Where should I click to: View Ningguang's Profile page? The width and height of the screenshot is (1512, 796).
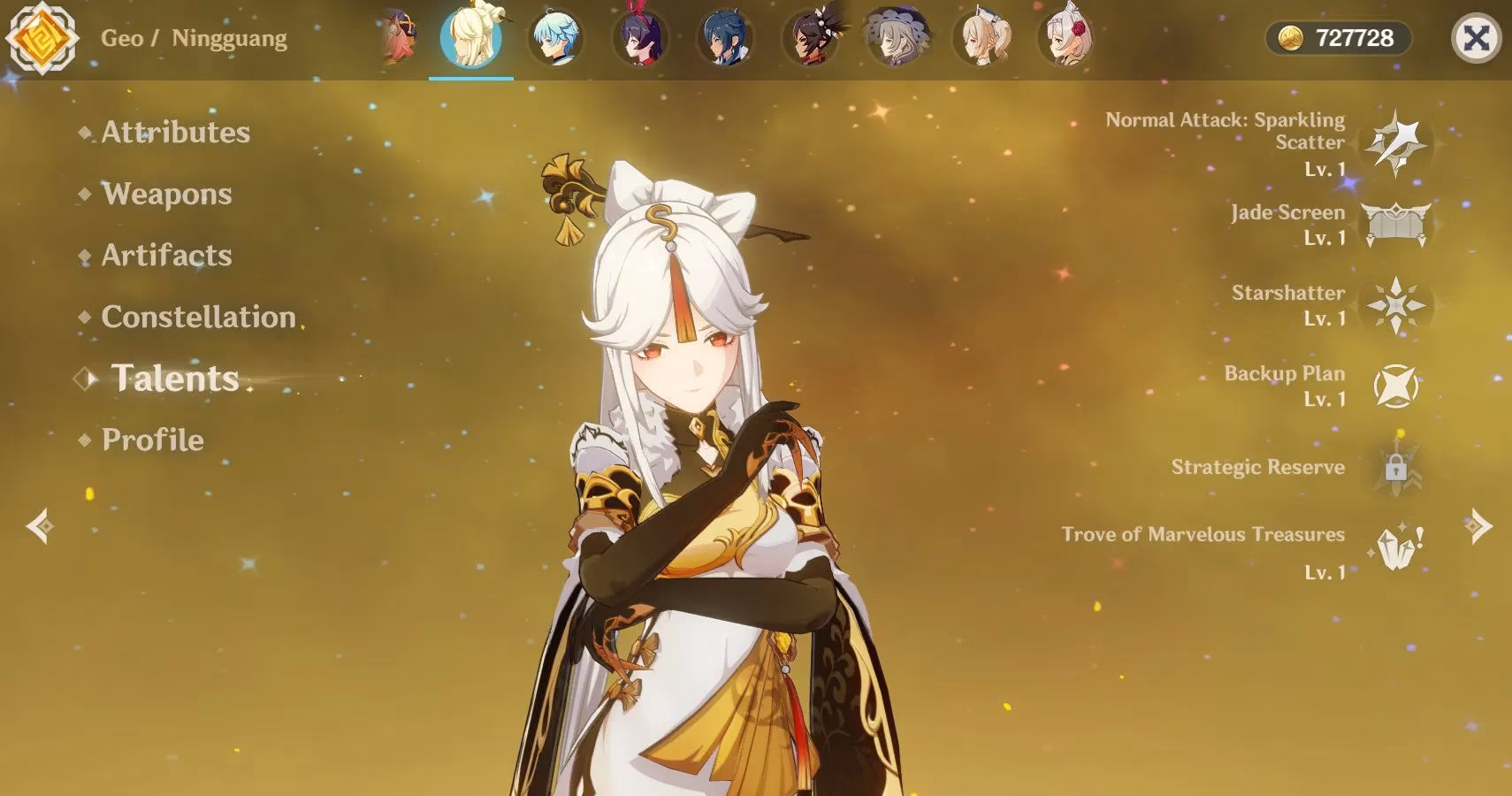[x=151, y=440]
